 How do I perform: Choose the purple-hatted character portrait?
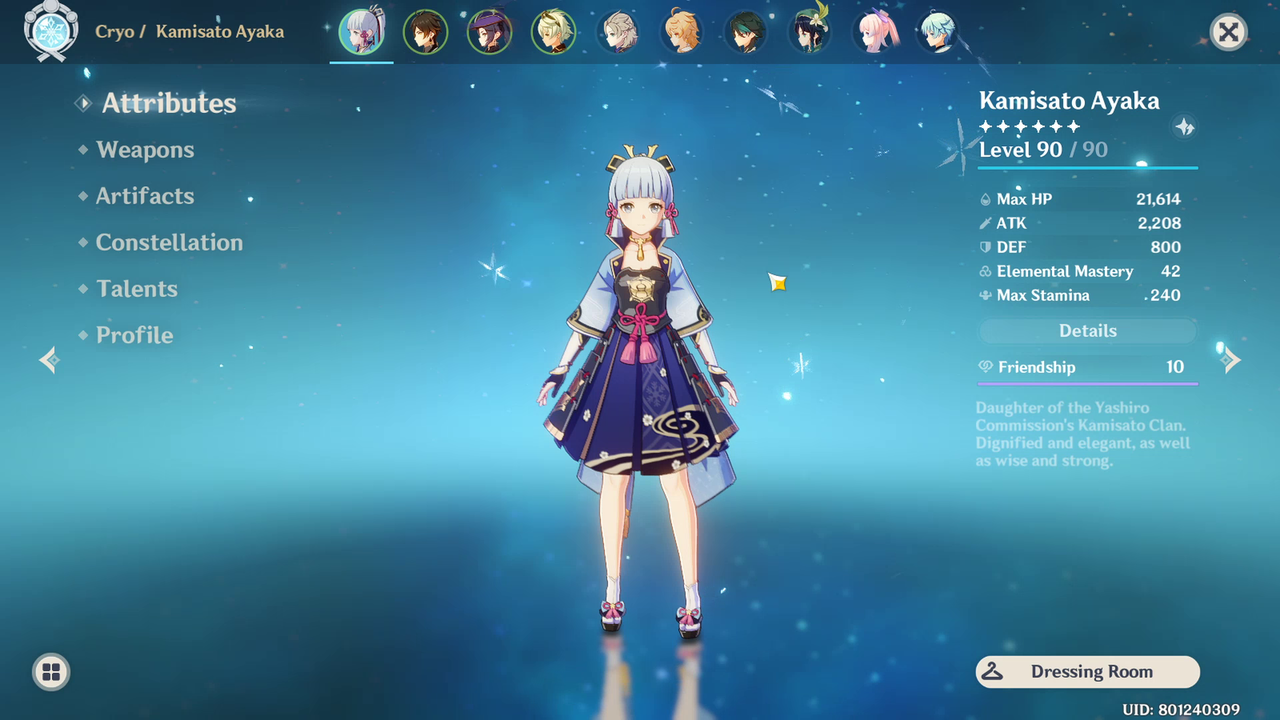(489, 32)
